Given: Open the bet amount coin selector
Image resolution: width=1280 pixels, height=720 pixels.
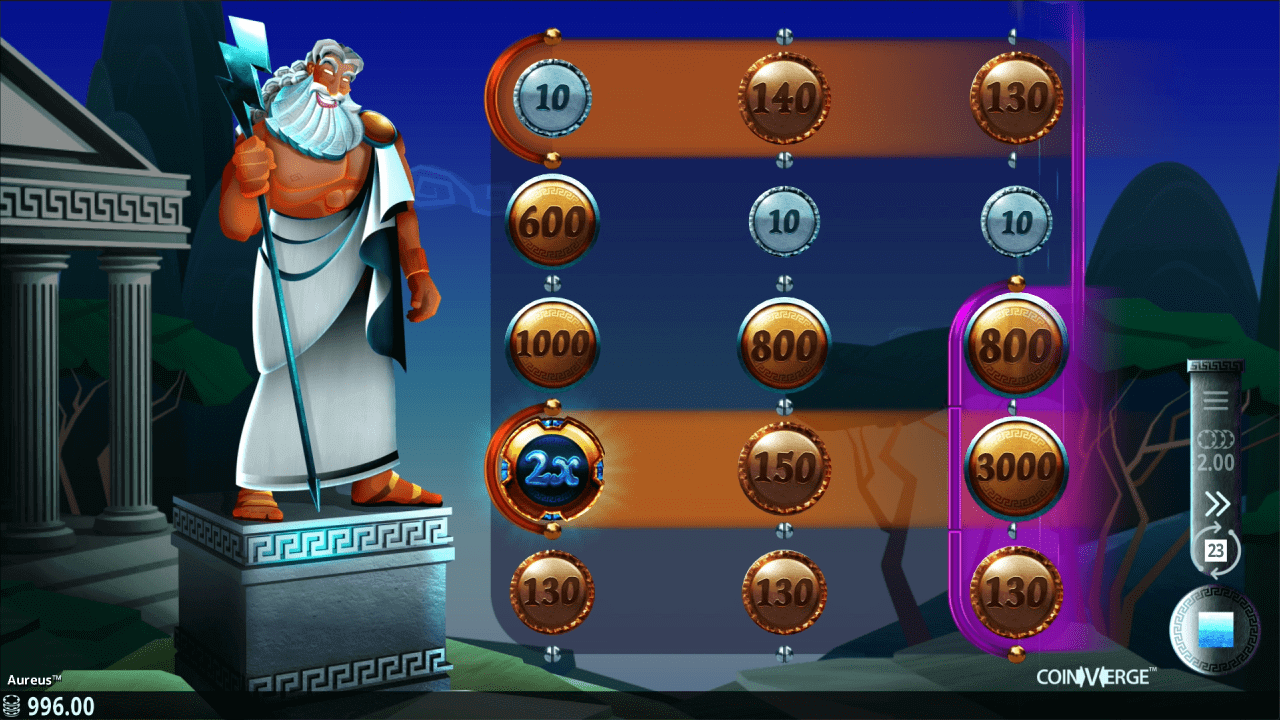Looking at the screenshot, I should tap(1215, 451).
